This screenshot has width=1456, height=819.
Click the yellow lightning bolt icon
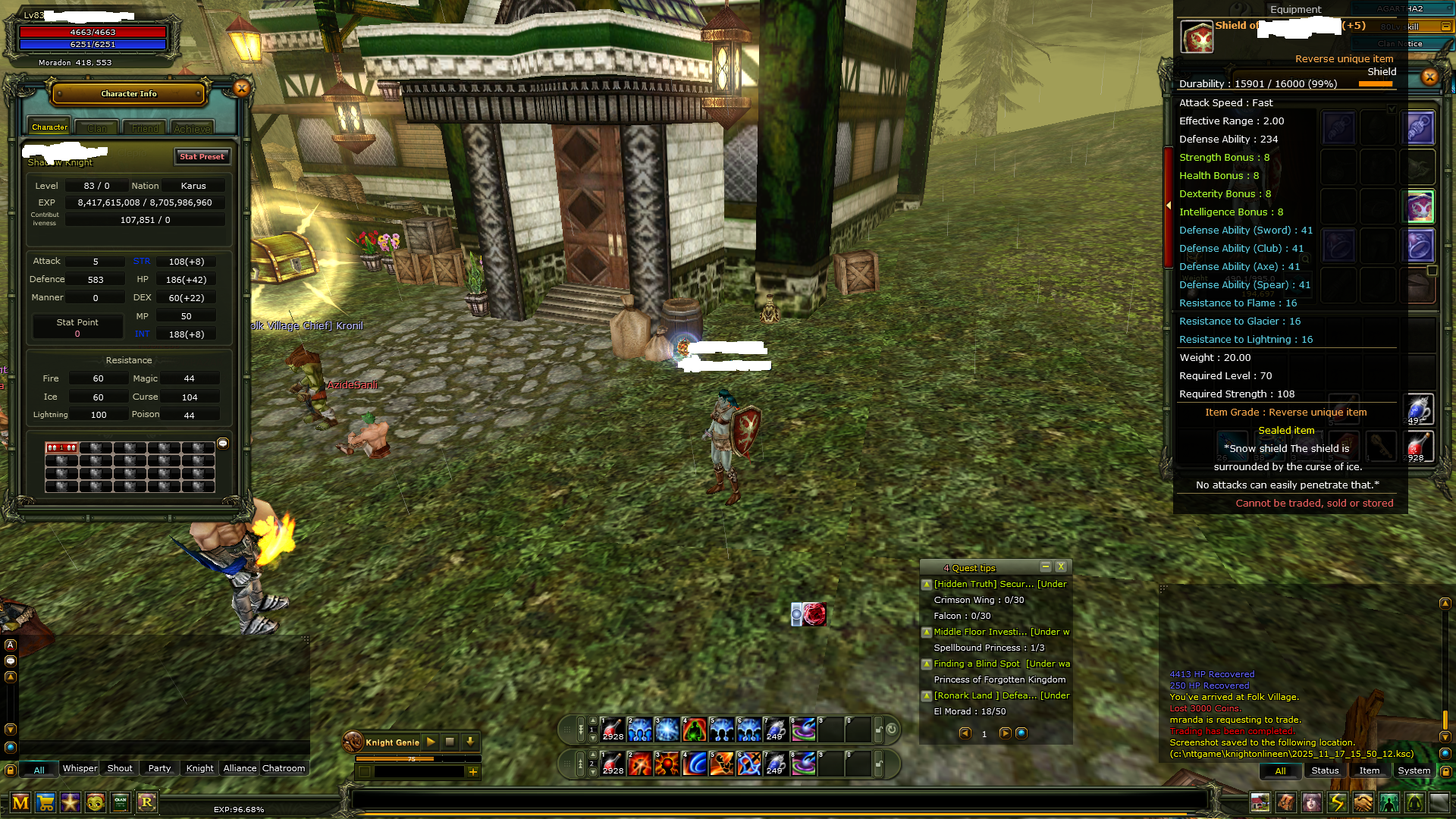(1337, 802)
